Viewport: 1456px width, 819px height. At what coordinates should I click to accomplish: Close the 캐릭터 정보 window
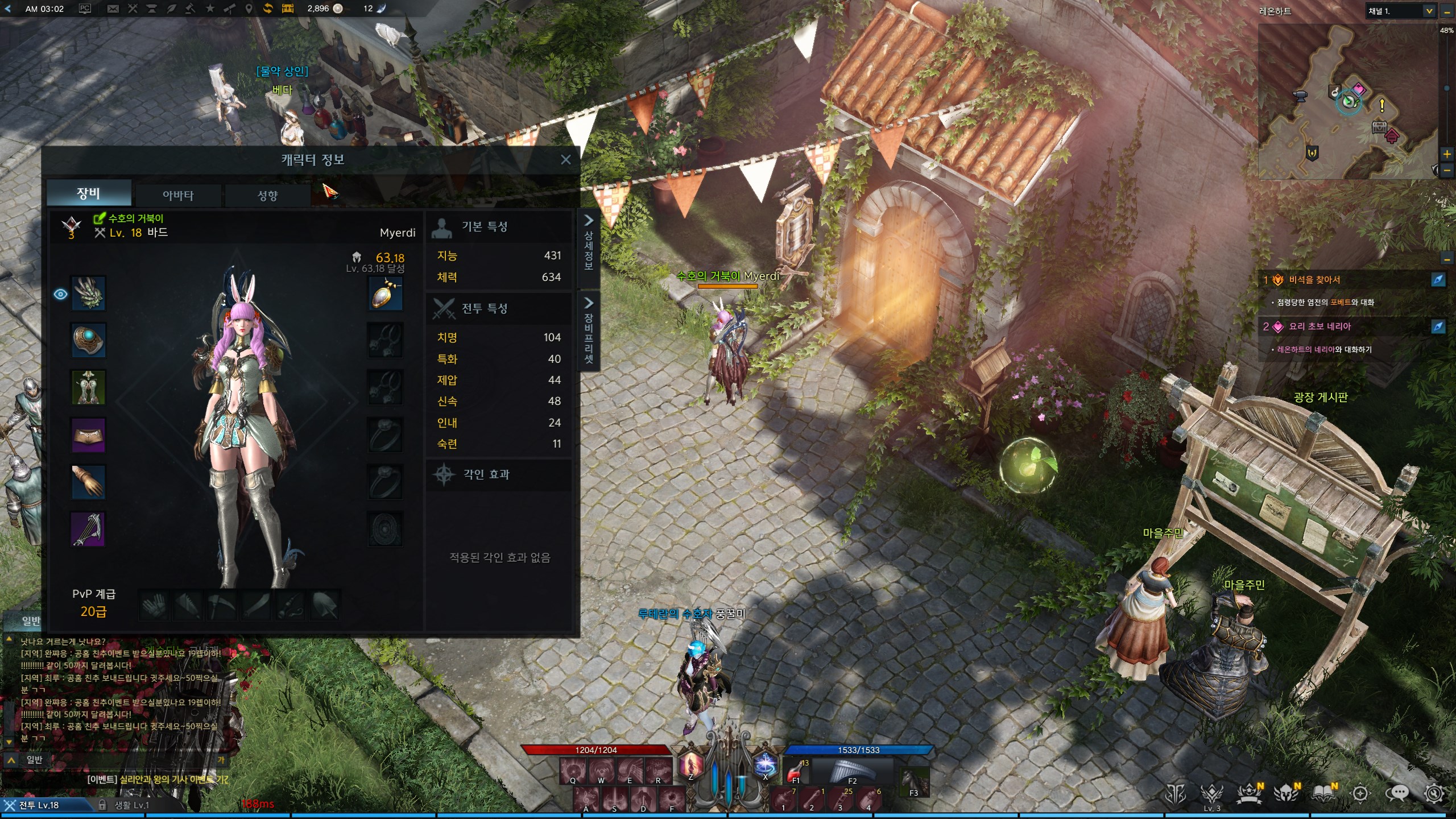[x=565, y=160]
